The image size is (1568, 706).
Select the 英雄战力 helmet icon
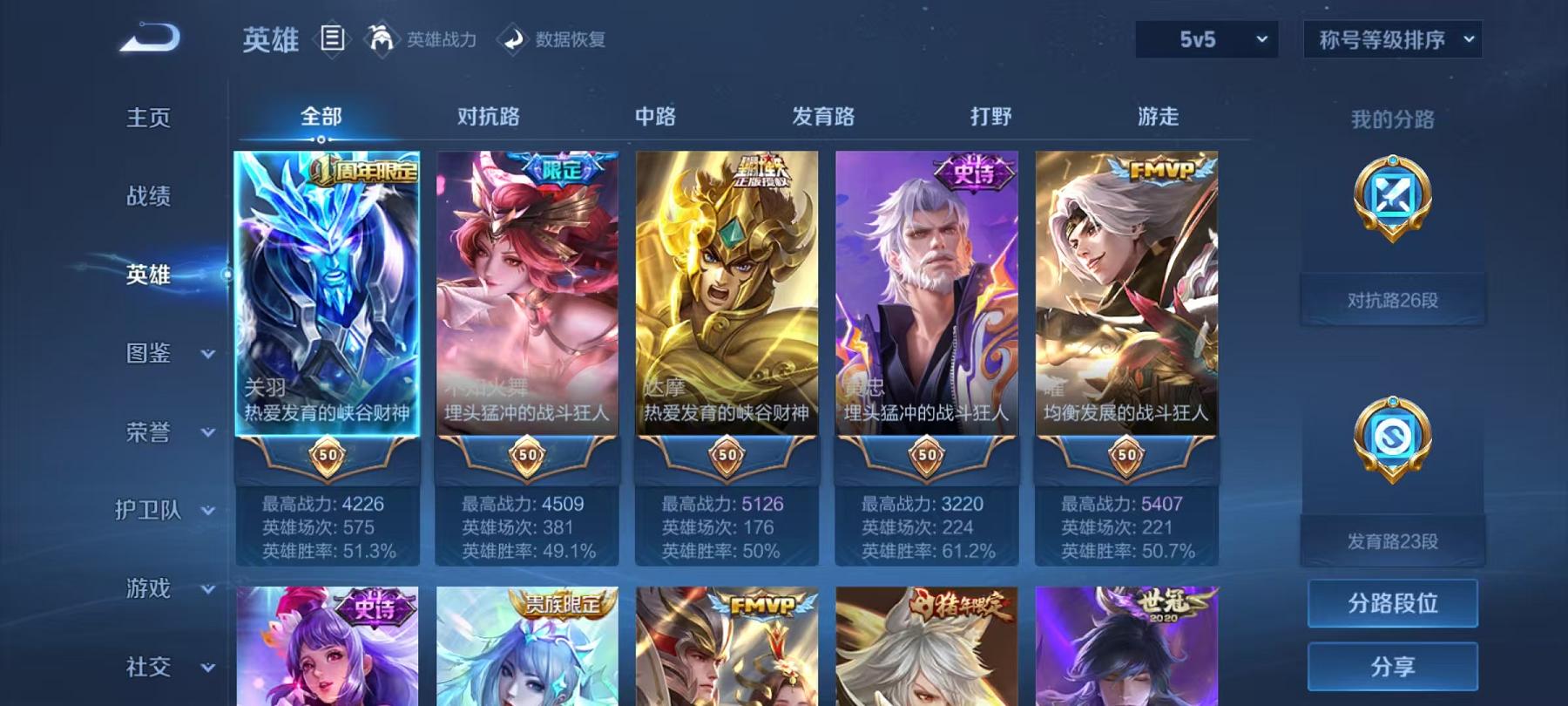click(380, 39)
